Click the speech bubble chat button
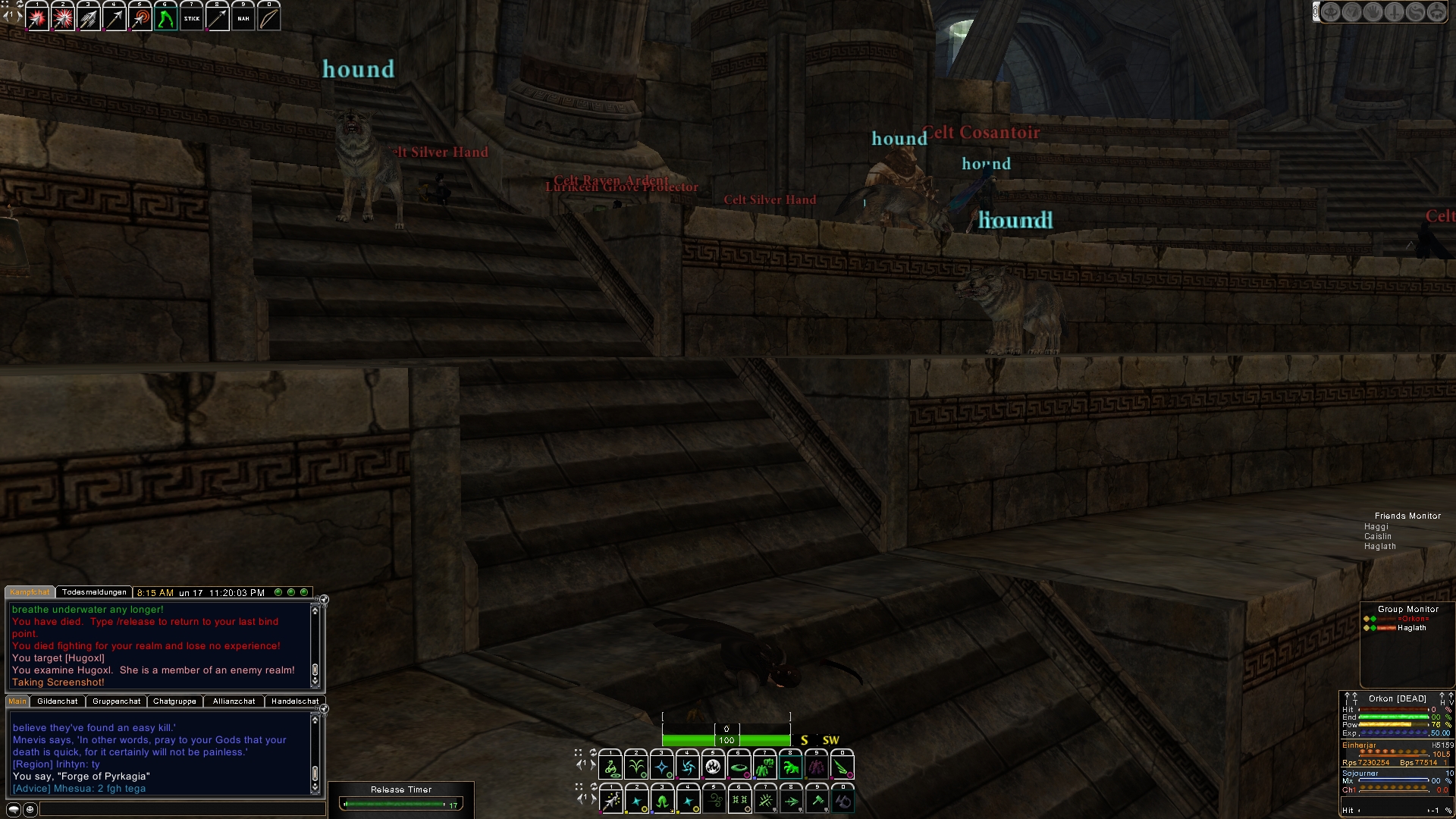The height and width of the screenshot is (819, 1456). pos(14,810)
